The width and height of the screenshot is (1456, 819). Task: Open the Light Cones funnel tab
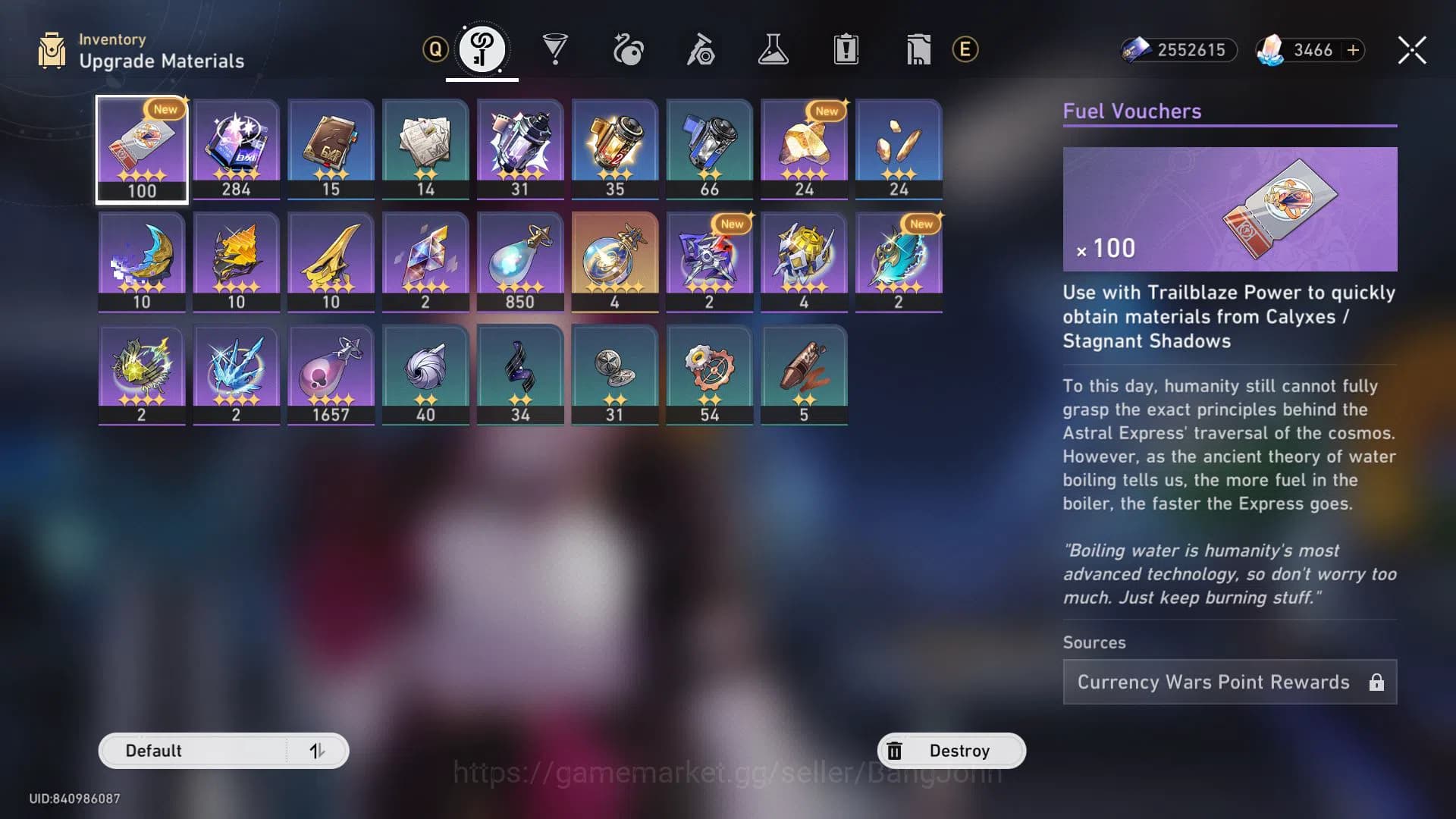[x=556, y=49]
